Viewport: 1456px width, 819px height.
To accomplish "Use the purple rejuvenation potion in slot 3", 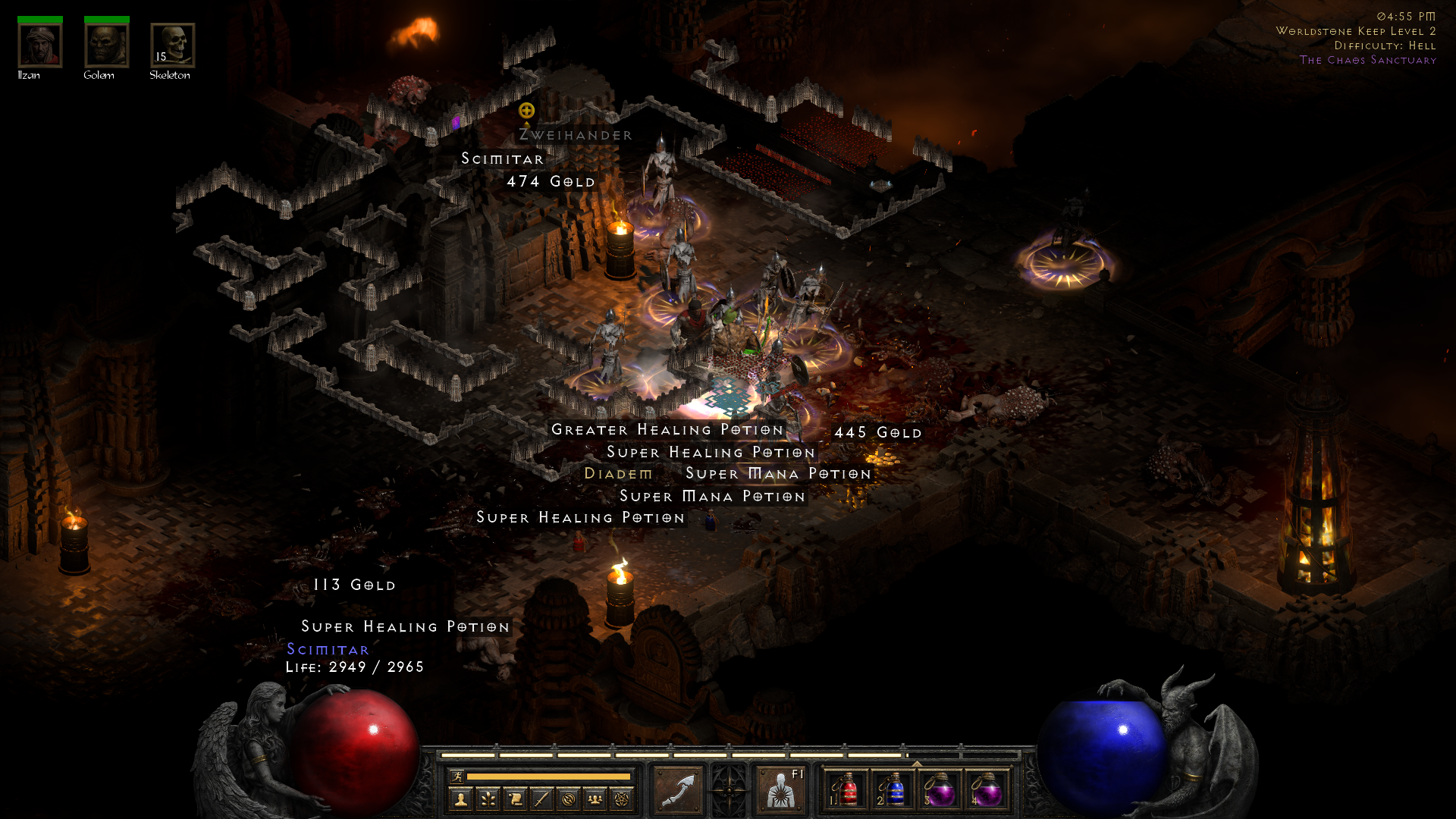I will [x=940, y=790].
